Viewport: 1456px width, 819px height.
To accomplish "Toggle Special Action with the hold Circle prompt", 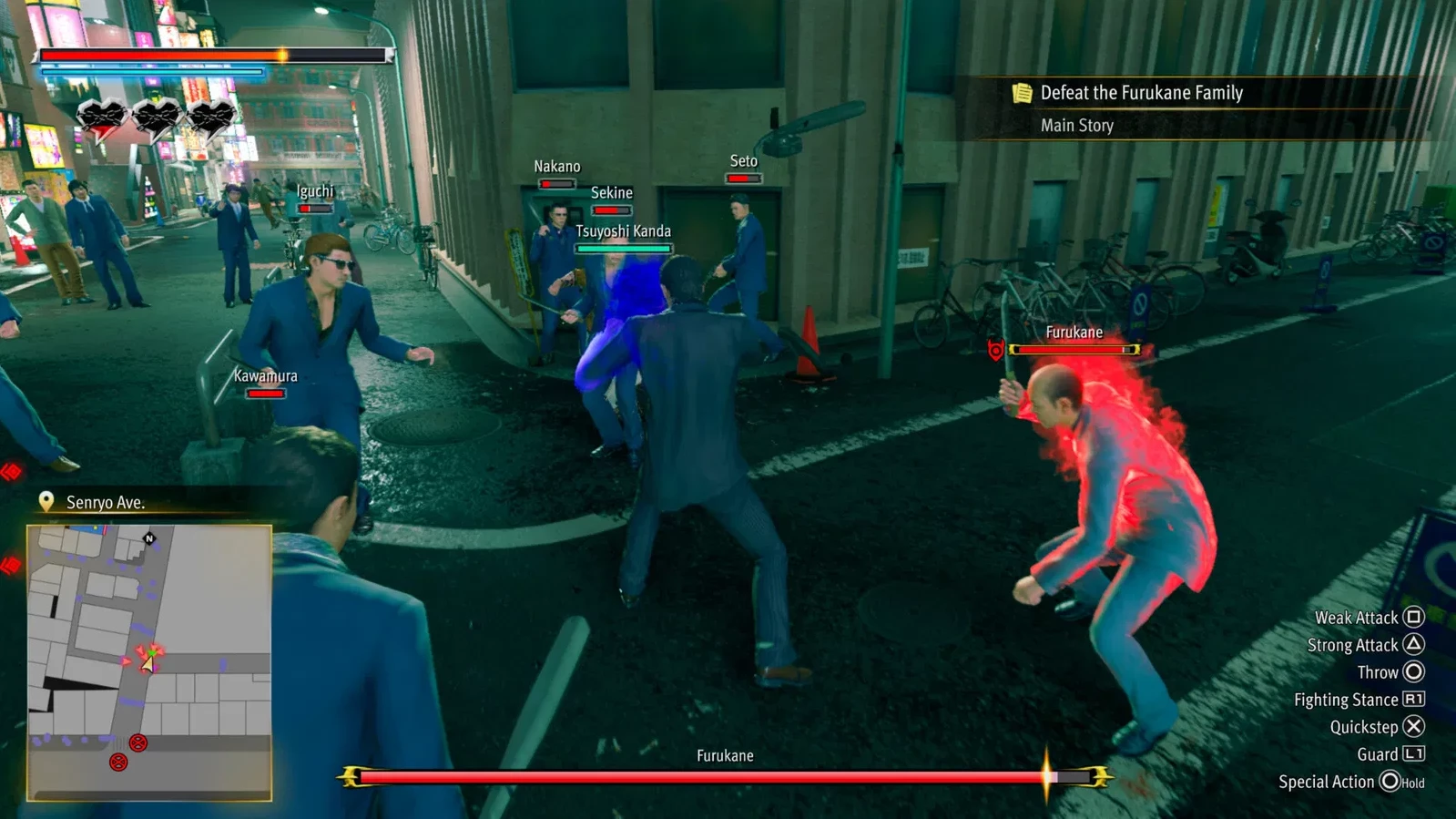I will point(1390,782).
